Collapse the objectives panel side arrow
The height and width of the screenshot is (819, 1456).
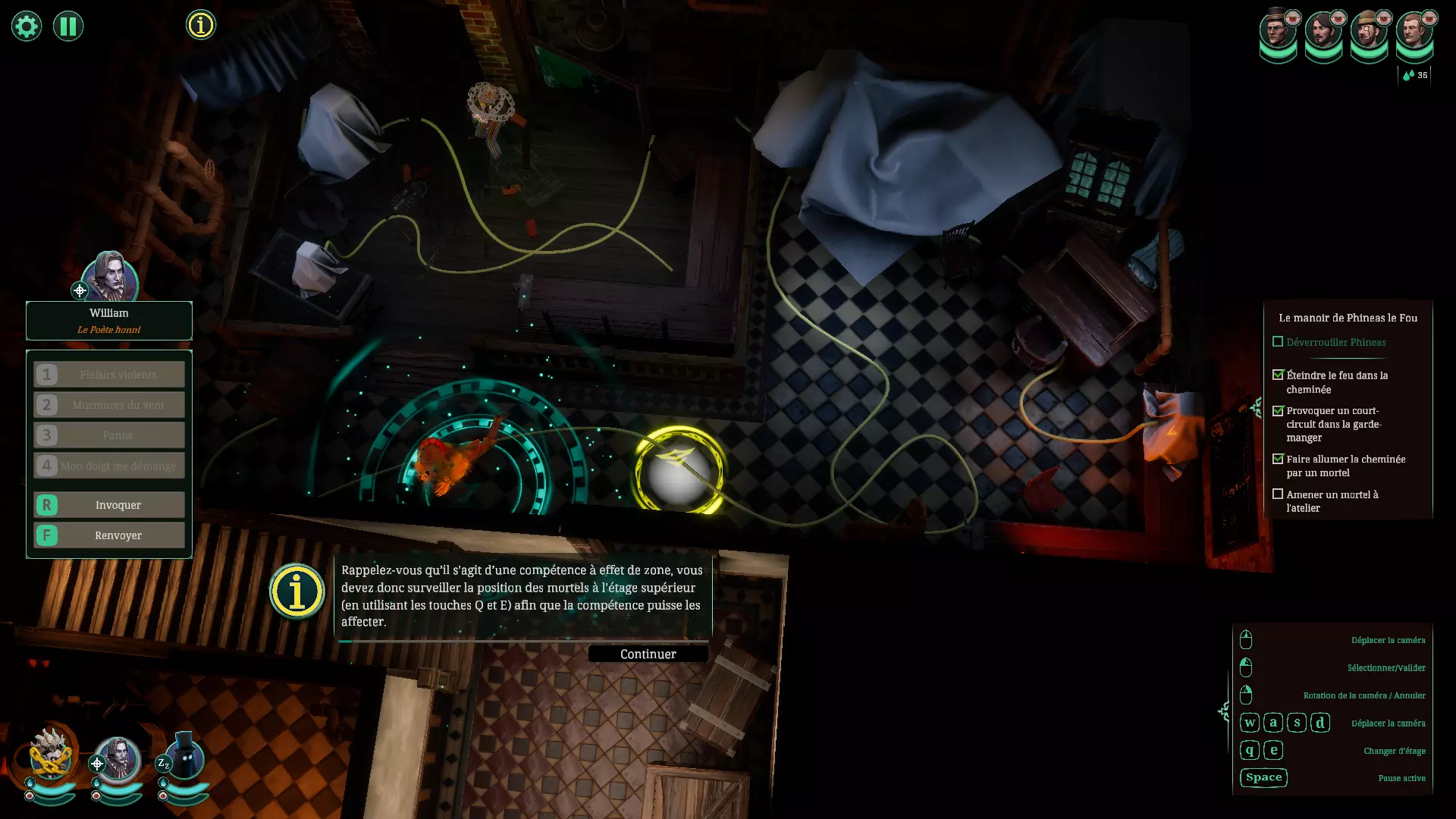point(1256,409)
